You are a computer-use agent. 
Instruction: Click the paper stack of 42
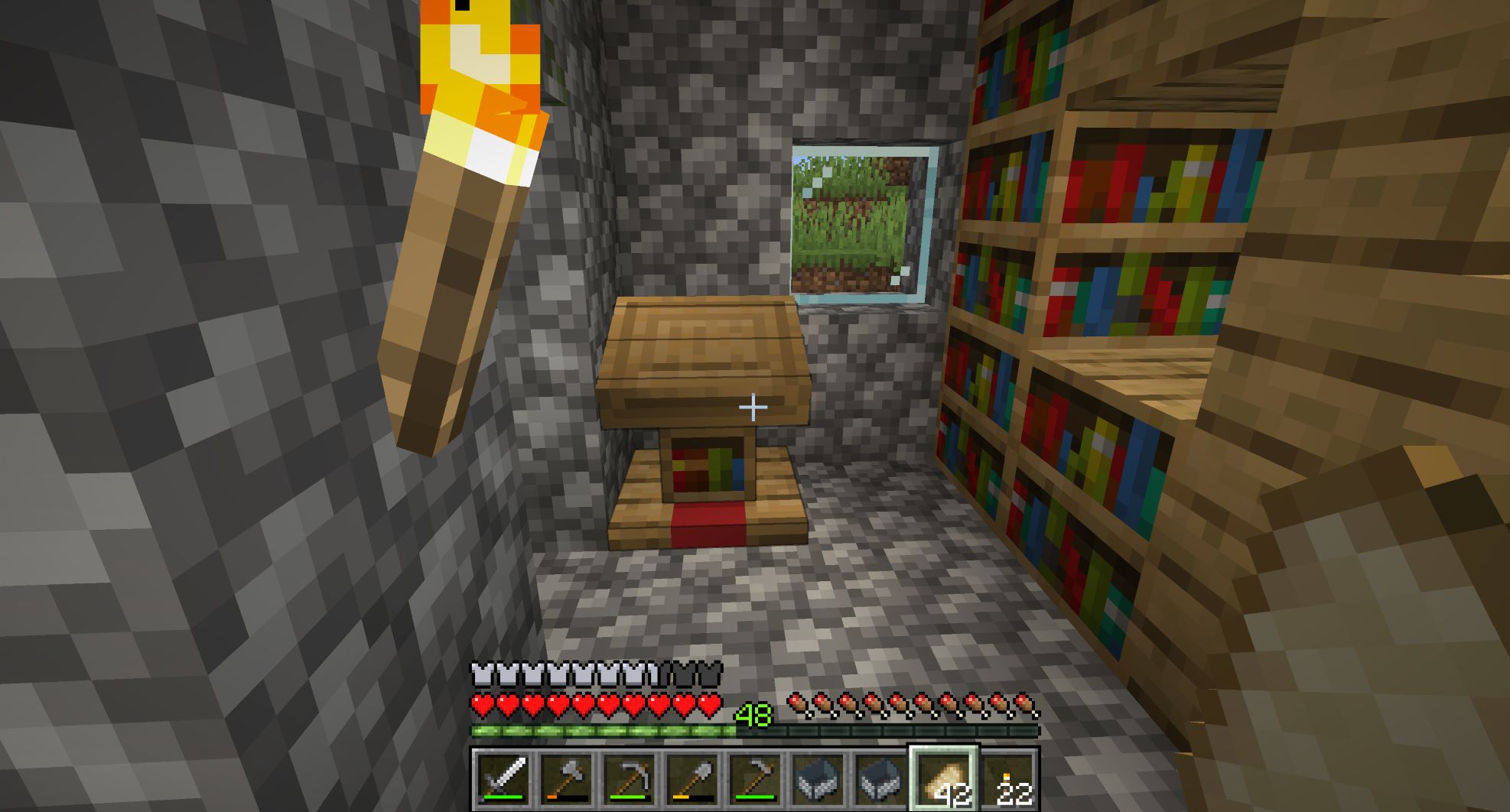pyautogui.click(x=942, y=778)
